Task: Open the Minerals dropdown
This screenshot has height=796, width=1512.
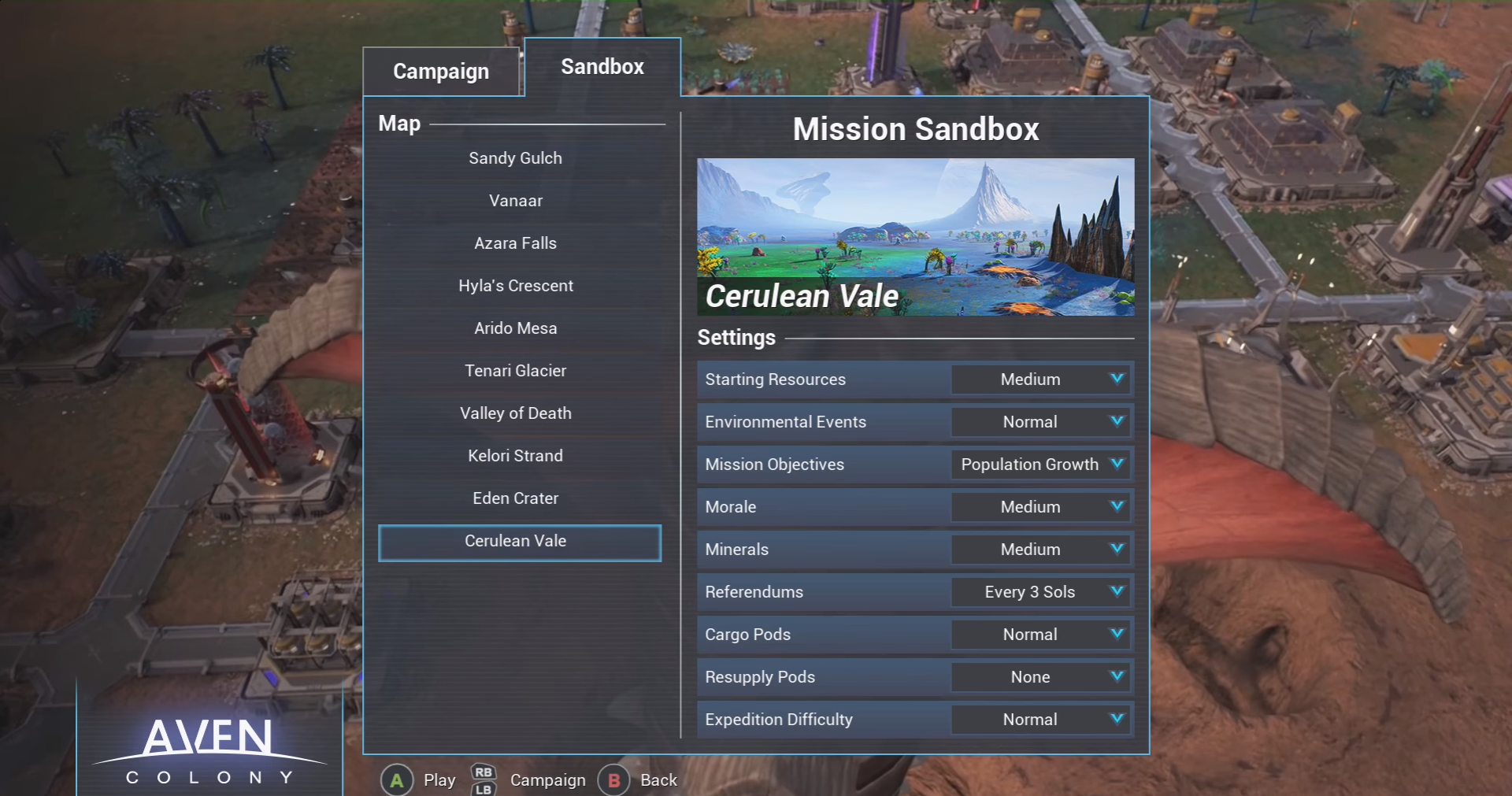Action: tap(1041, 550)
